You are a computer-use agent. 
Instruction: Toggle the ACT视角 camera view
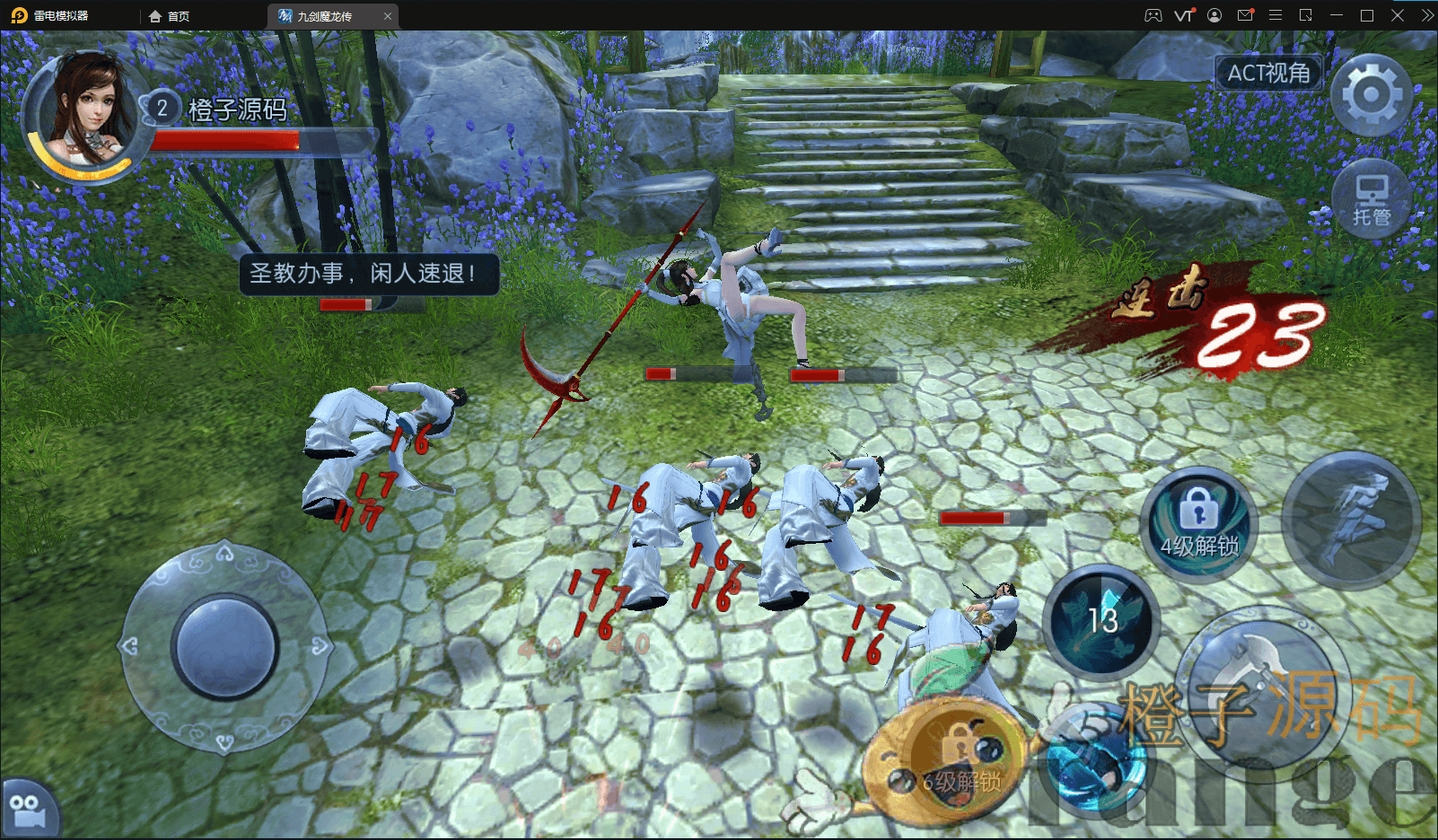click(x=1268, y=73)
